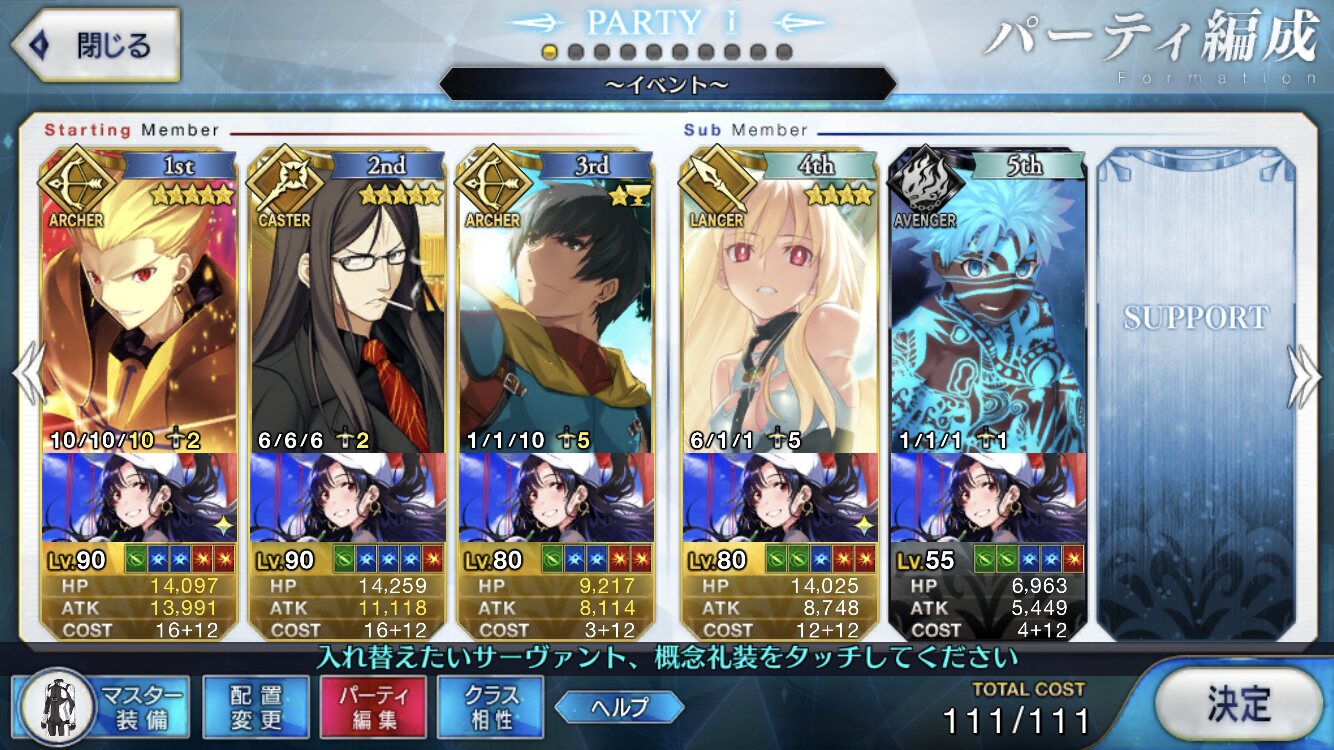Open the Master equipment menu
The image size is (1334, 750).
click(x=100, y=708)
